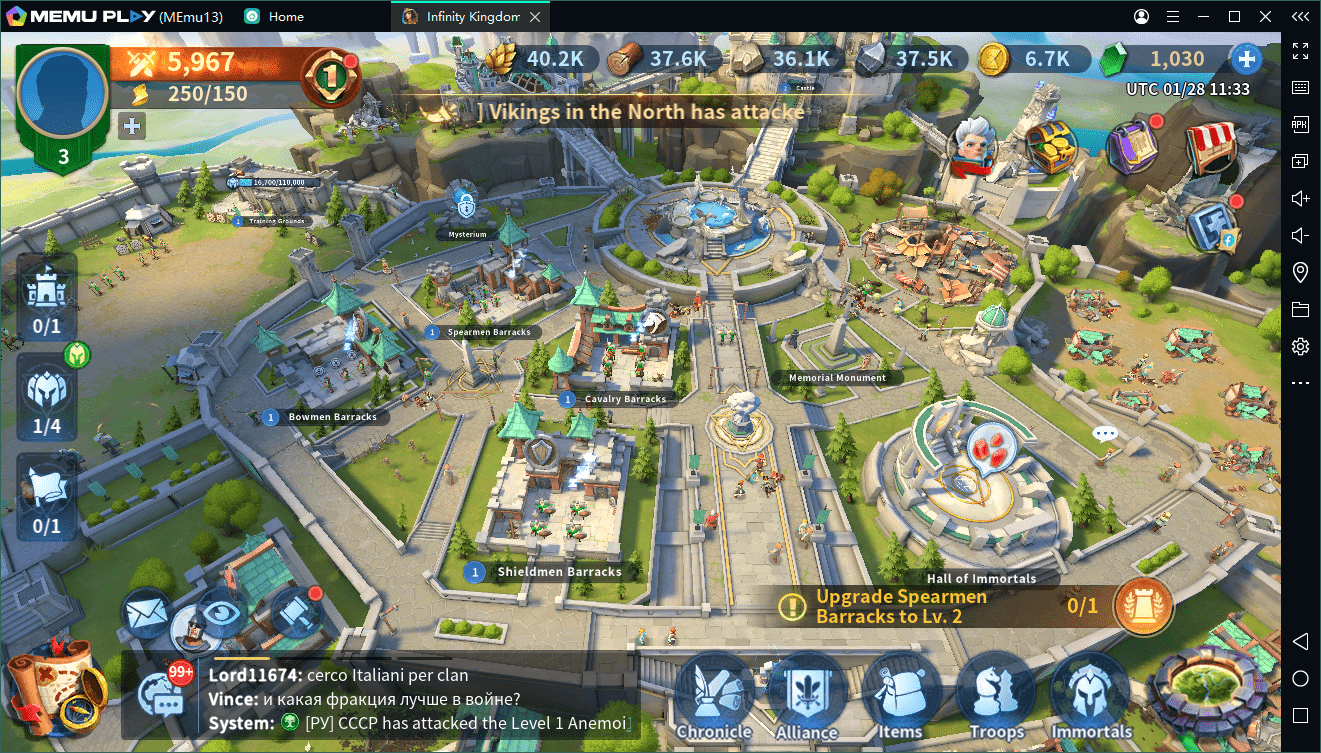Screen dimensions: 1321x753
Task: Open the striped awning shop icon
Action: tap(1211, 148)
